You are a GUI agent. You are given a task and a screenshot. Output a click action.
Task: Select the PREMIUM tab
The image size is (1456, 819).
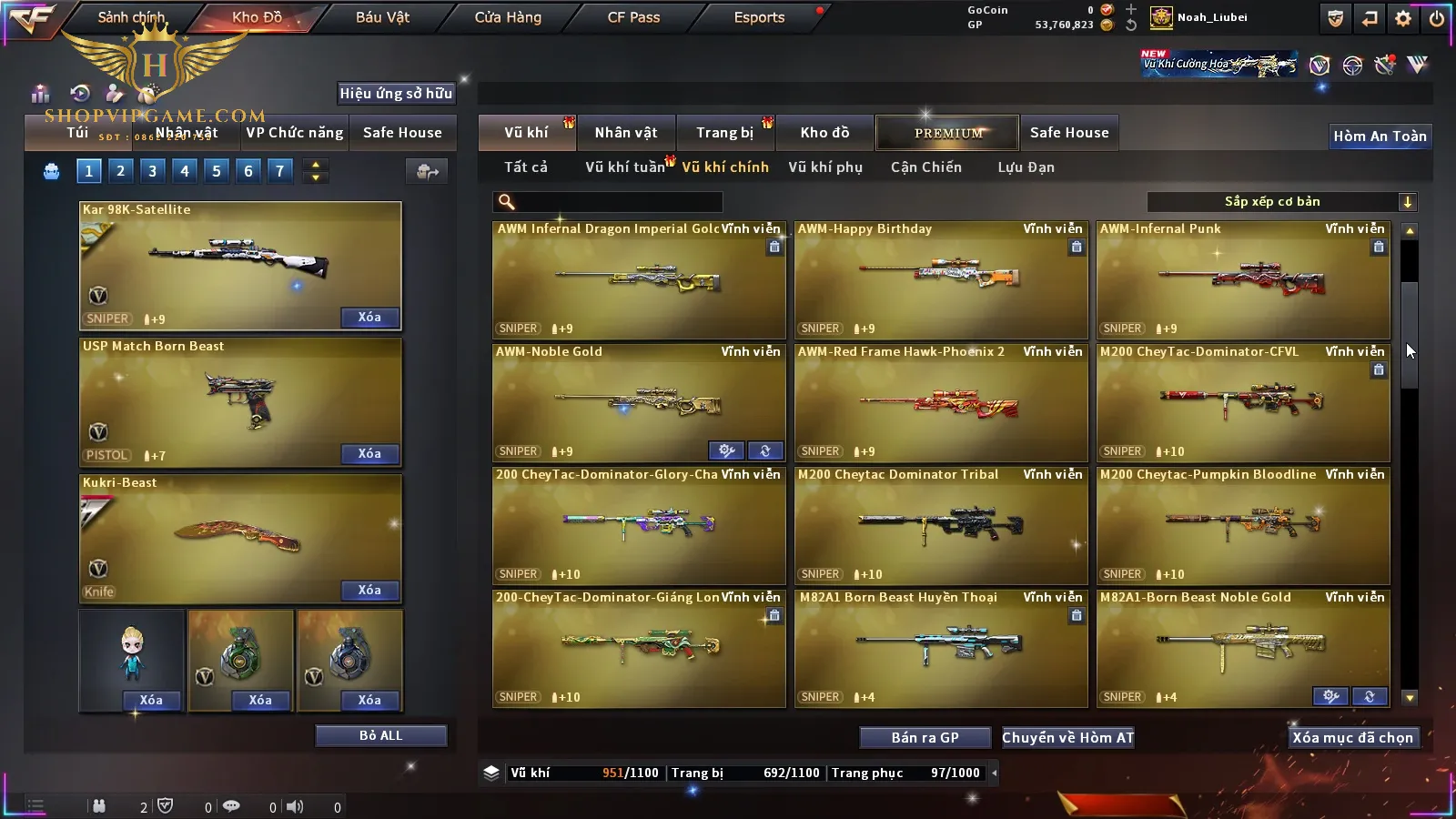point(948,133)
